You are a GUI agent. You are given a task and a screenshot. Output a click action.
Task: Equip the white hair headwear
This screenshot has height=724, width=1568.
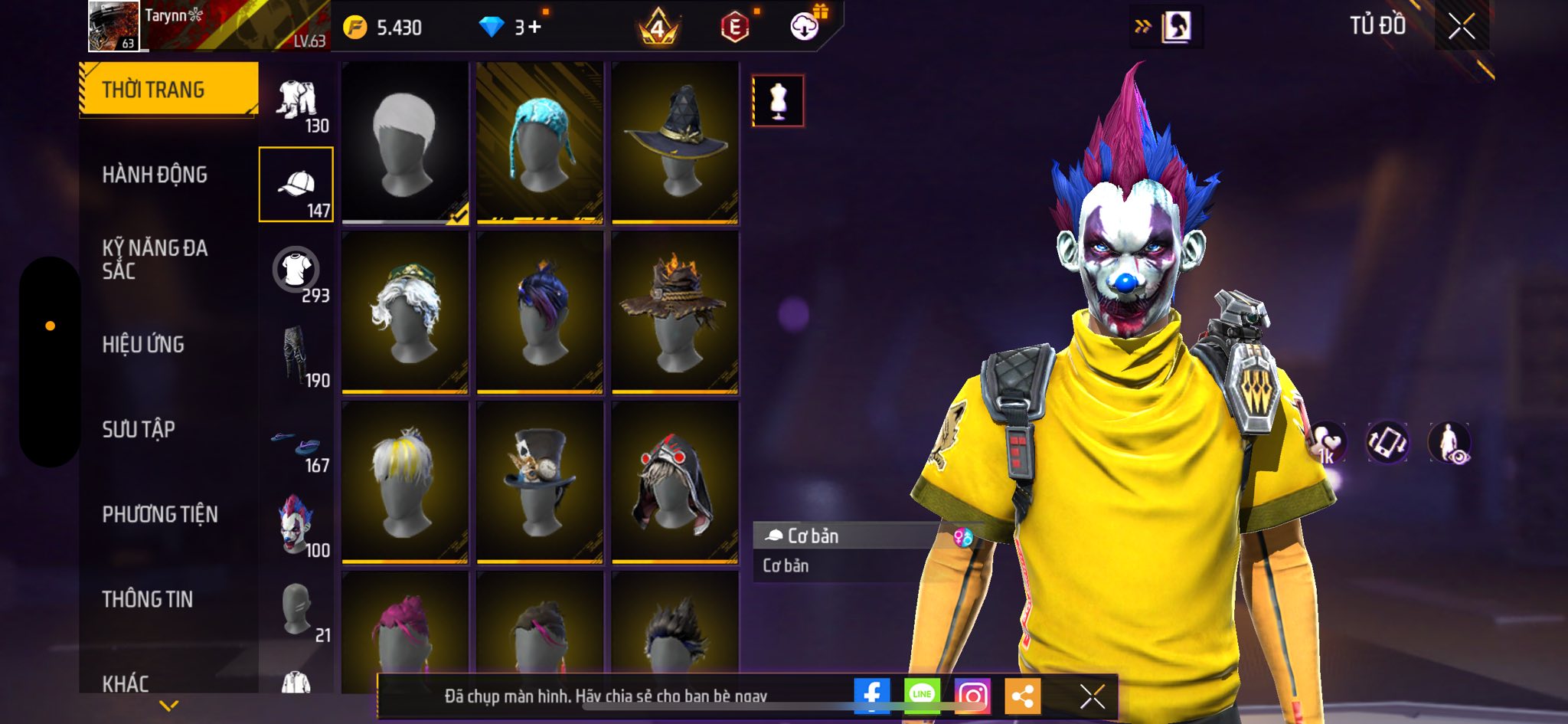click(405, 143)
